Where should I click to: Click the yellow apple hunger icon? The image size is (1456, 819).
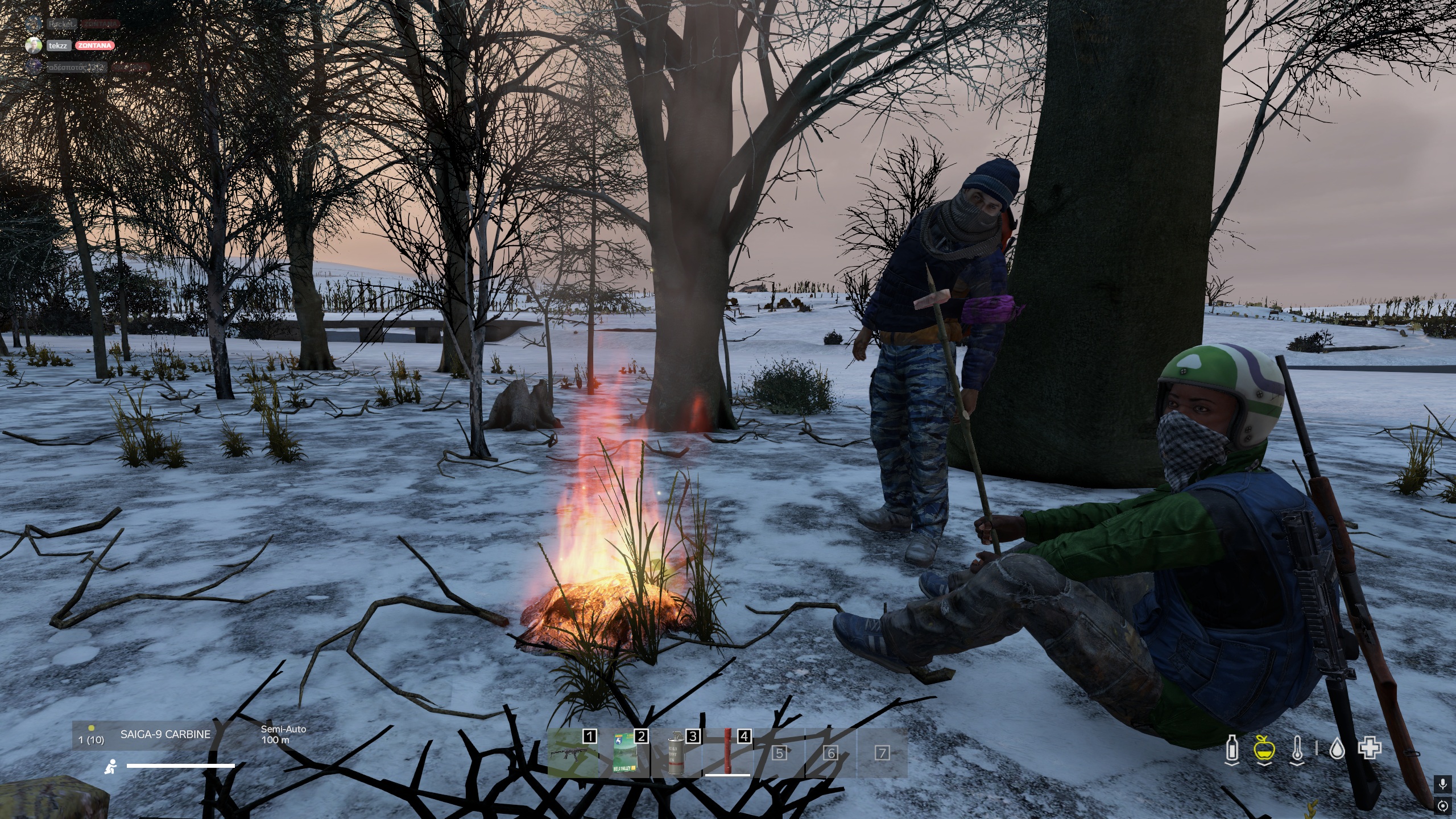[1264, 748]
